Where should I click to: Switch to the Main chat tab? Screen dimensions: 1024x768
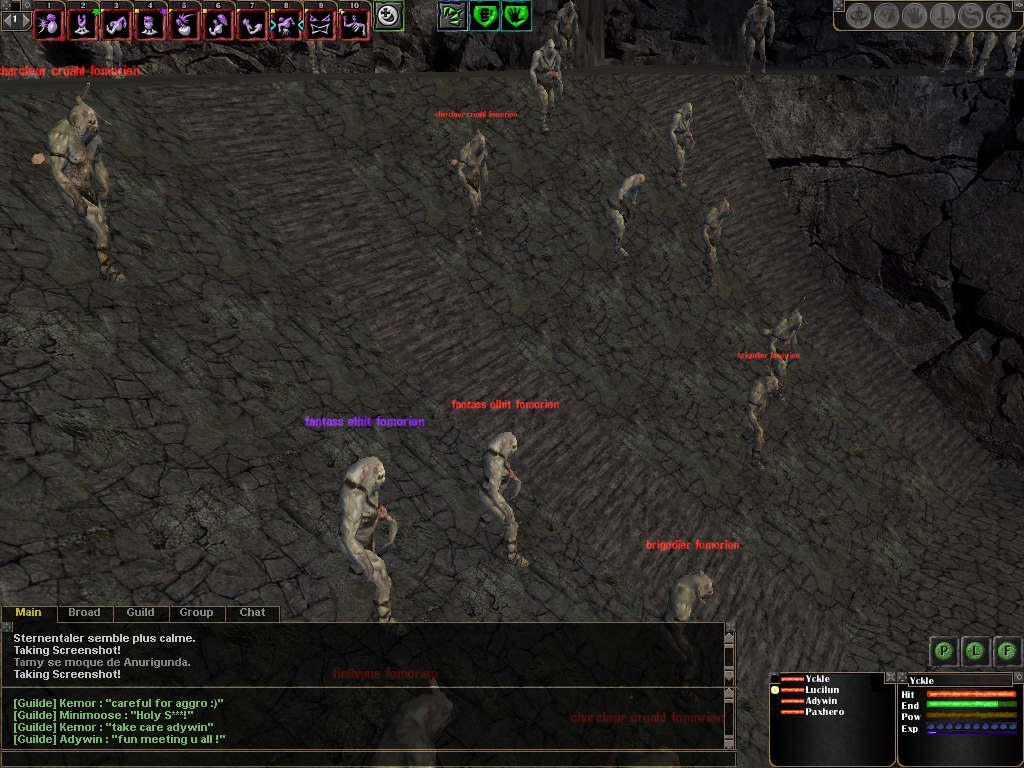coord(28,612)
